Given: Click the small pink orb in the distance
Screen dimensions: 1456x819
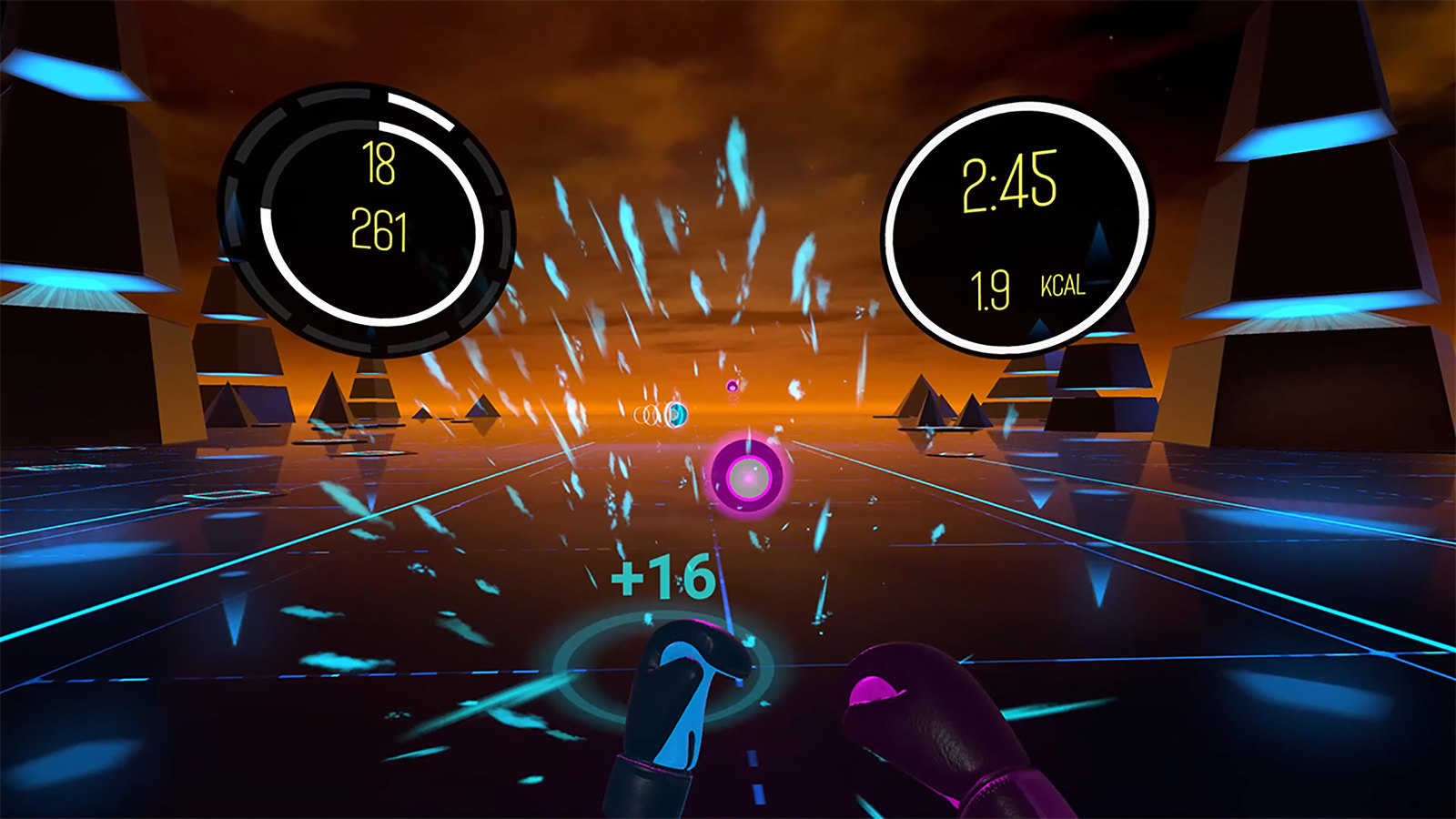Looking at the screenshot, I should tap(731, 386).
